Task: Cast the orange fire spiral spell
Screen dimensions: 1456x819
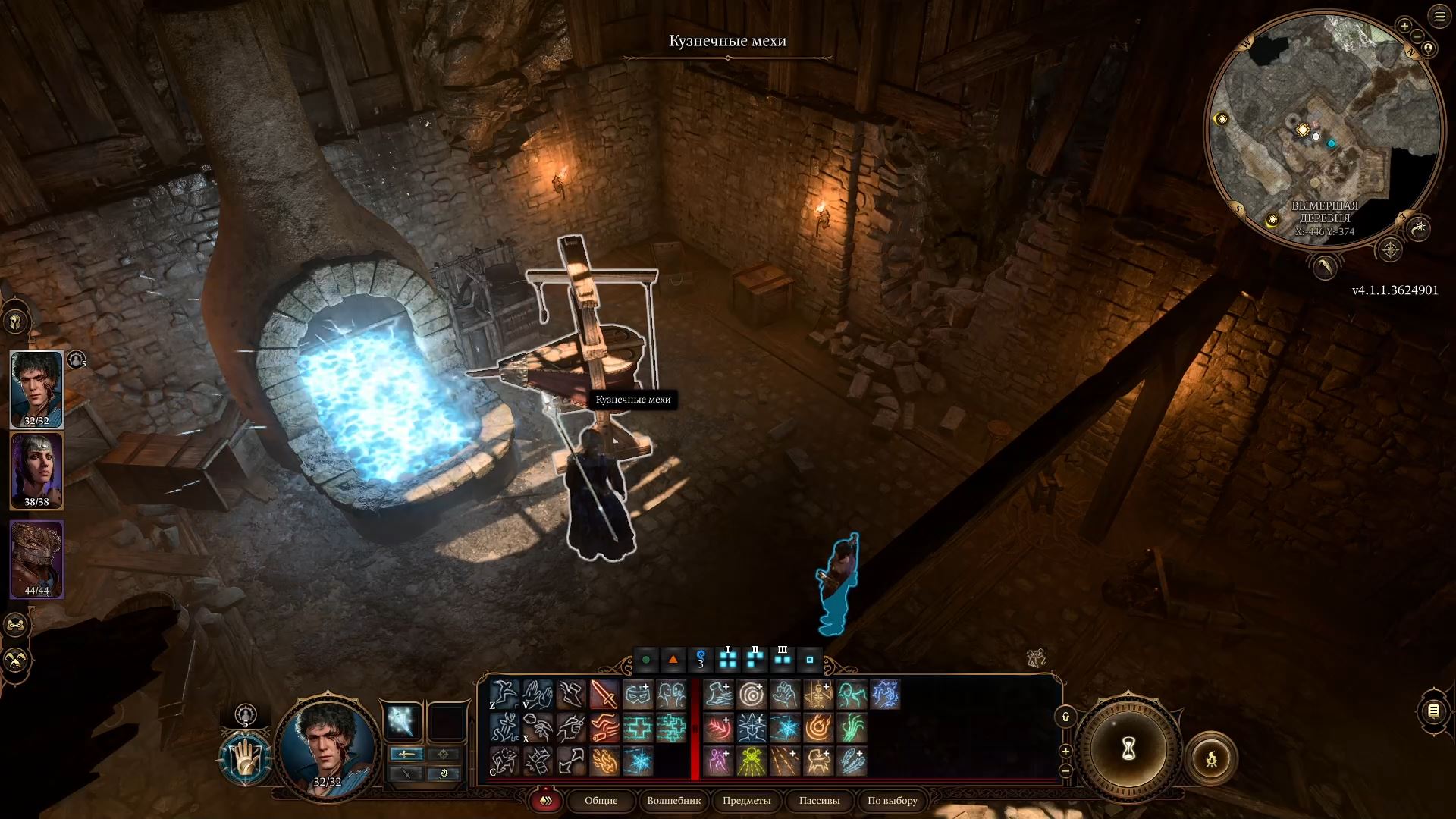Action: point(819,728)
